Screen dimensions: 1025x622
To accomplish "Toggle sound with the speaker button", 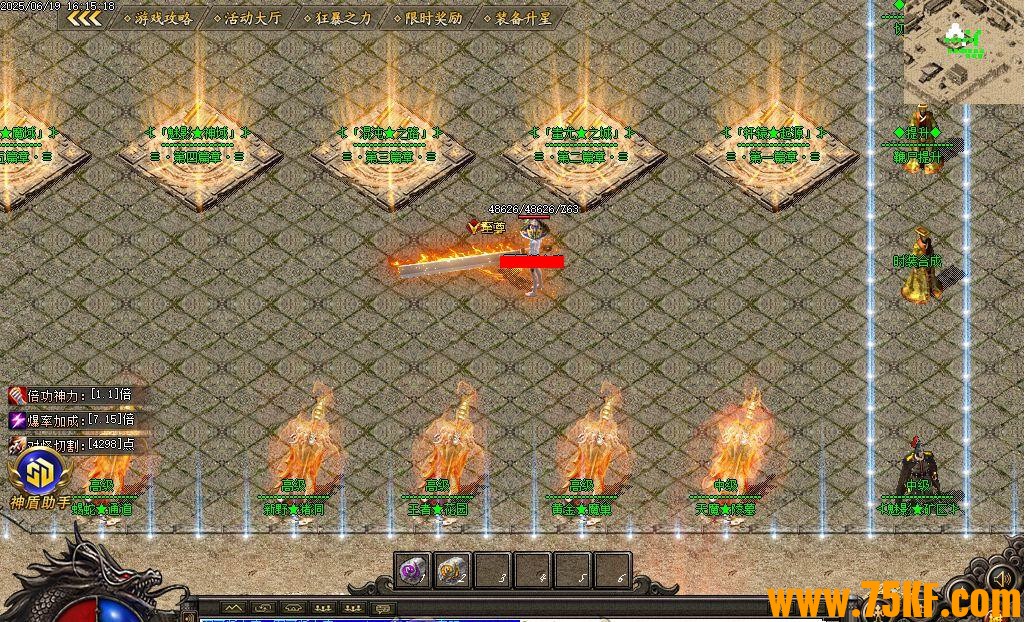I will [999, 579].
